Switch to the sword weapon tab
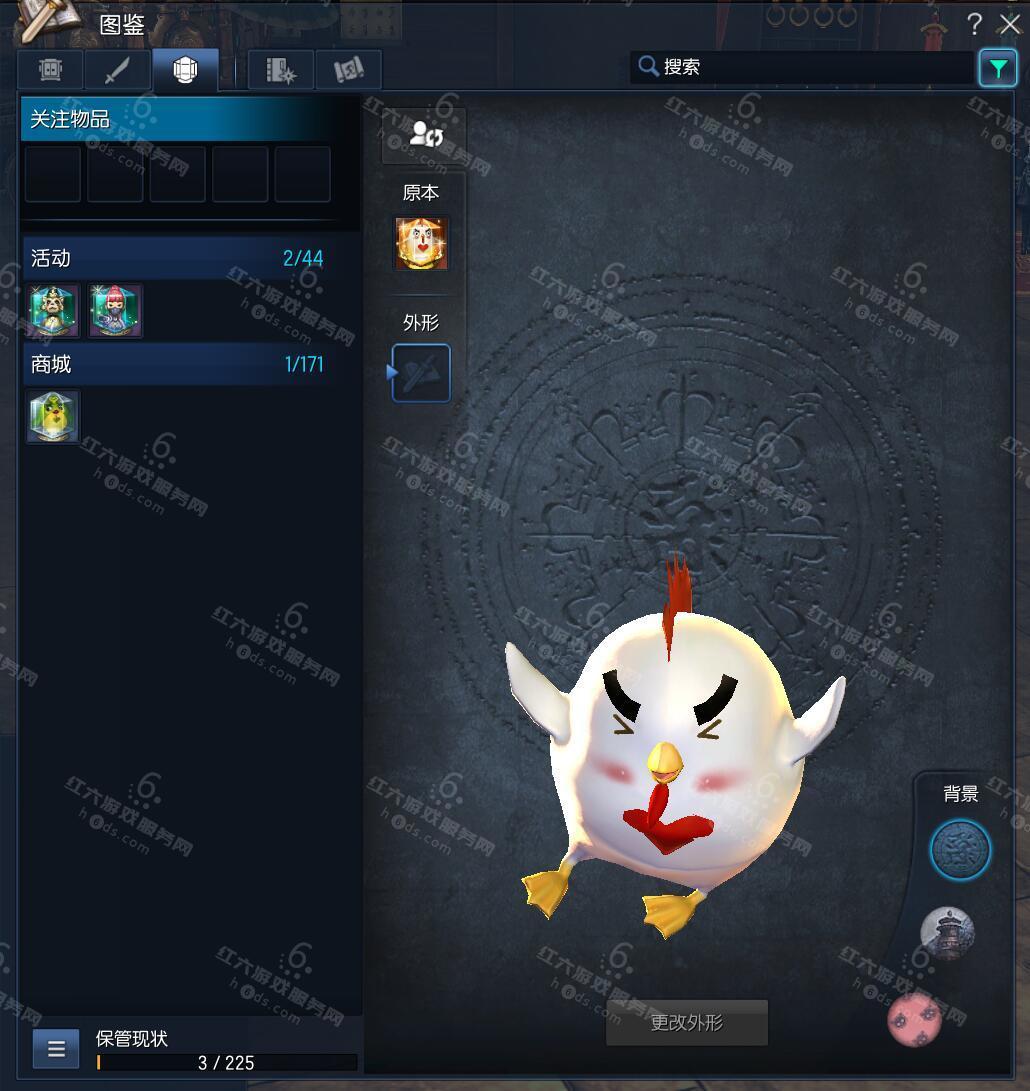Image resolution: width=1030 pixels, height=1091 pixels. [x=117, y=70]
